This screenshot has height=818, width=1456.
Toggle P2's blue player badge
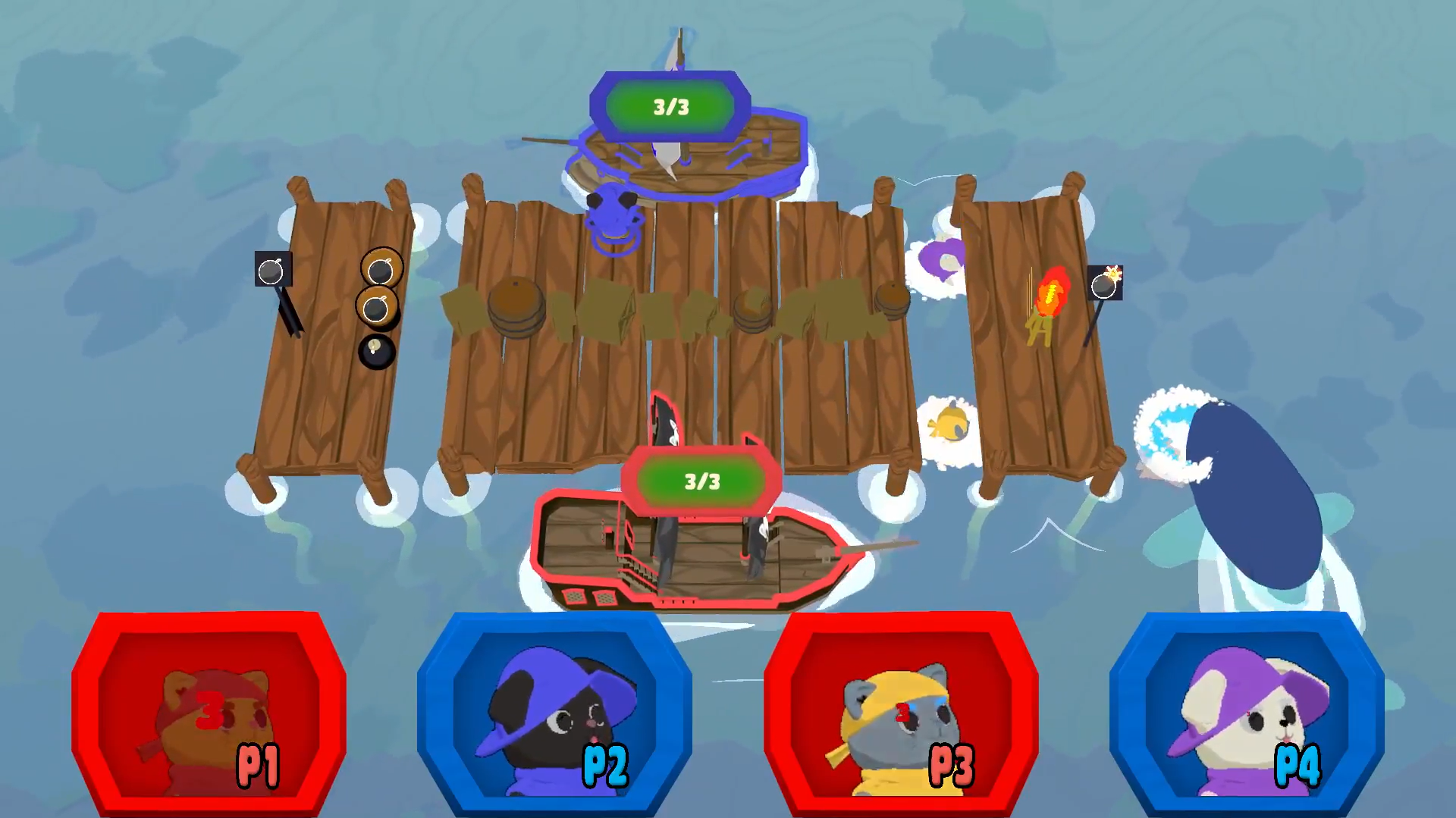point(557,720)
